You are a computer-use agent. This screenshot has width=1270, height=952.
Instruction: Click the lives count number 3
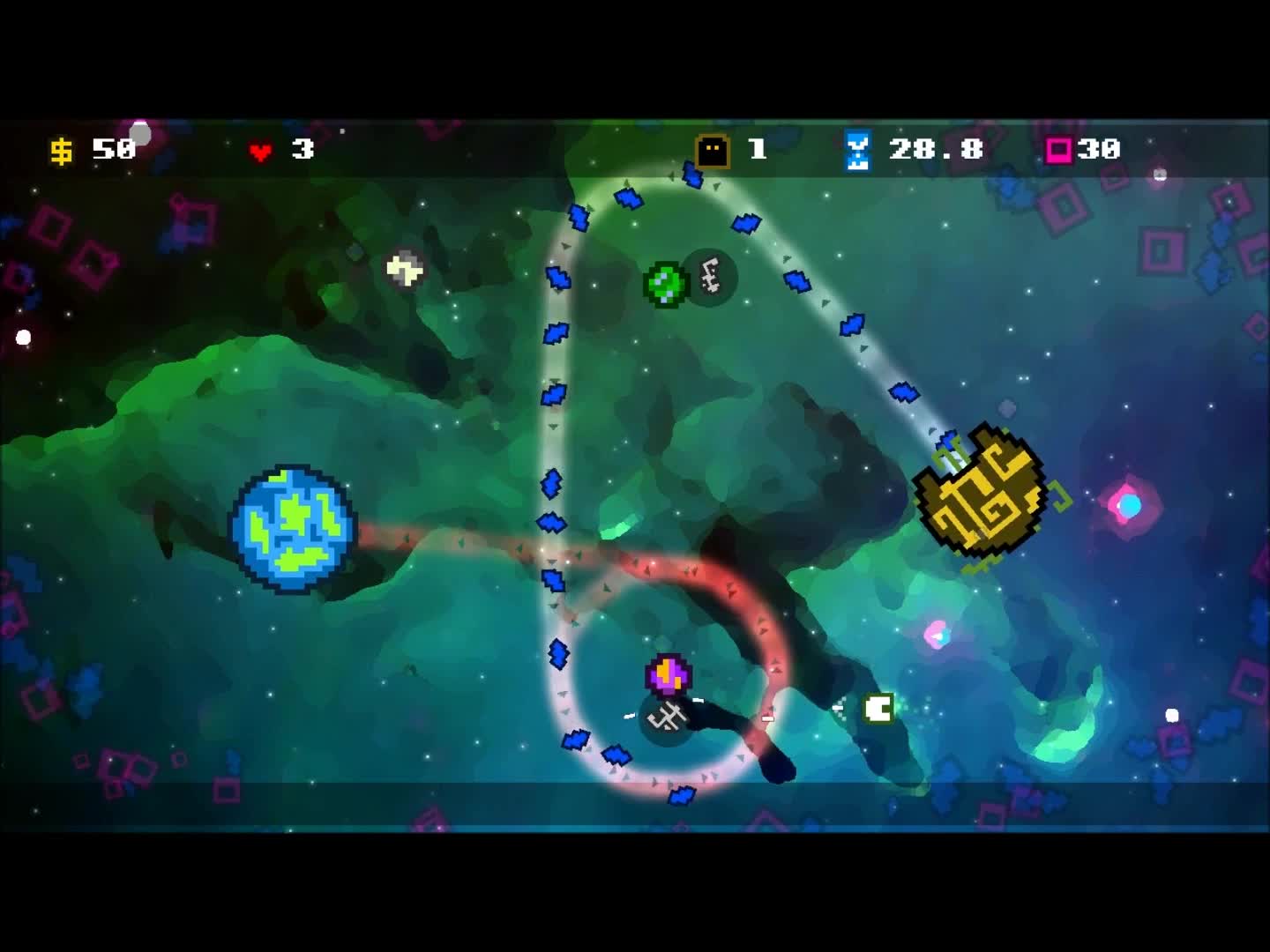click(x=303, y=150)
